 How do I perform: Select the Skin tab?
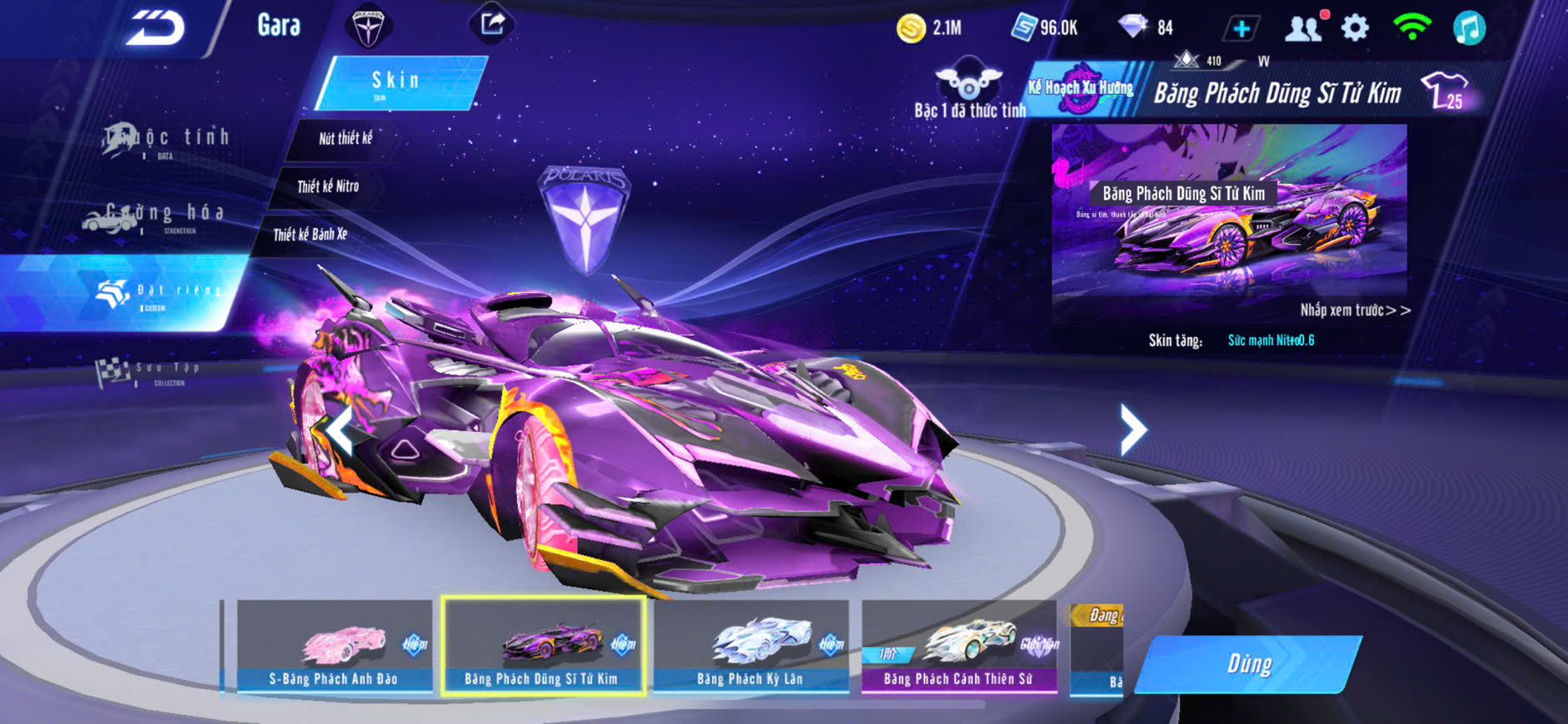(397, 82)
